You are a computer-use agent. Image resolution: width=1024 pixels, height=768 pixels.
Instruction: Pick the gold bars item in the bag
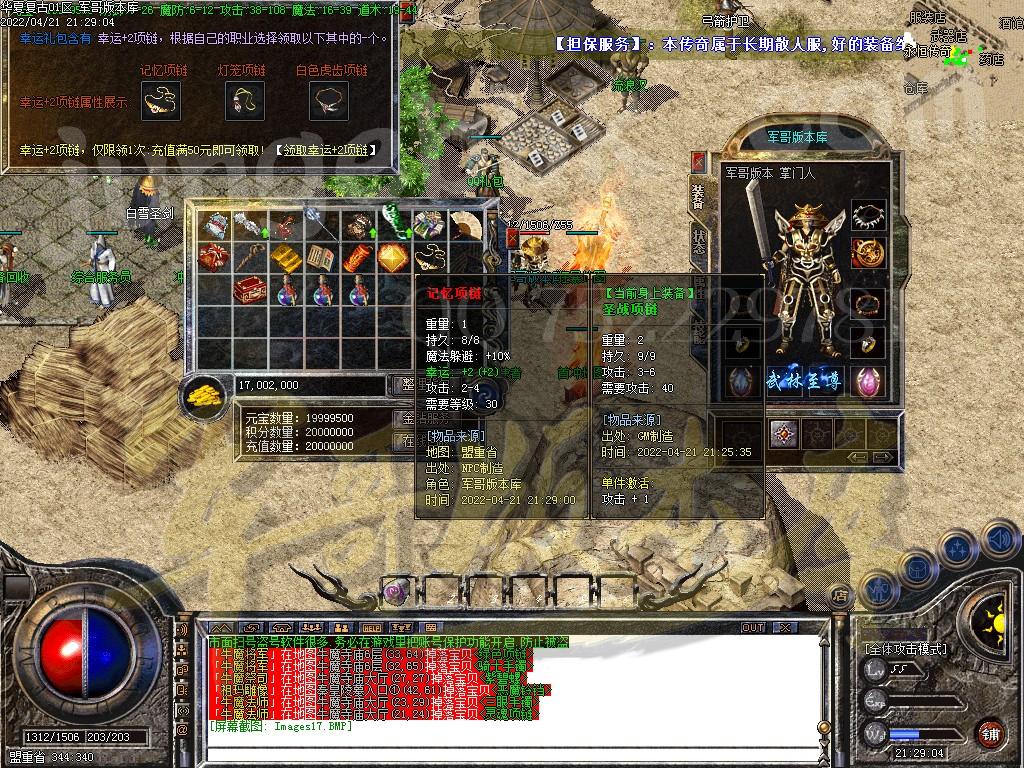[x=285, y=258]
